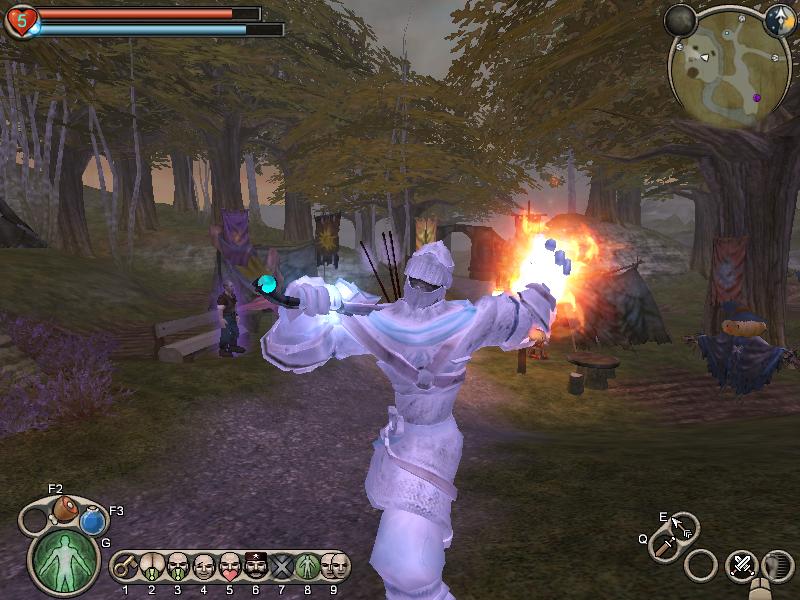
Task: Choose the bearded pirate hat face
Action: click(256, 566)
